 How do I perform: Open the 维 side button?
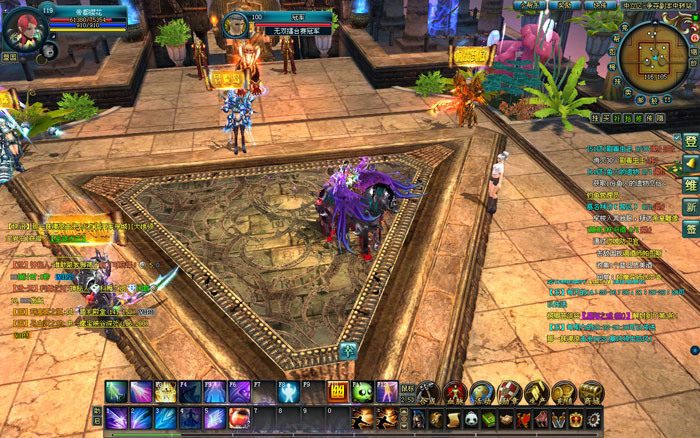click(x=690, y=184)
